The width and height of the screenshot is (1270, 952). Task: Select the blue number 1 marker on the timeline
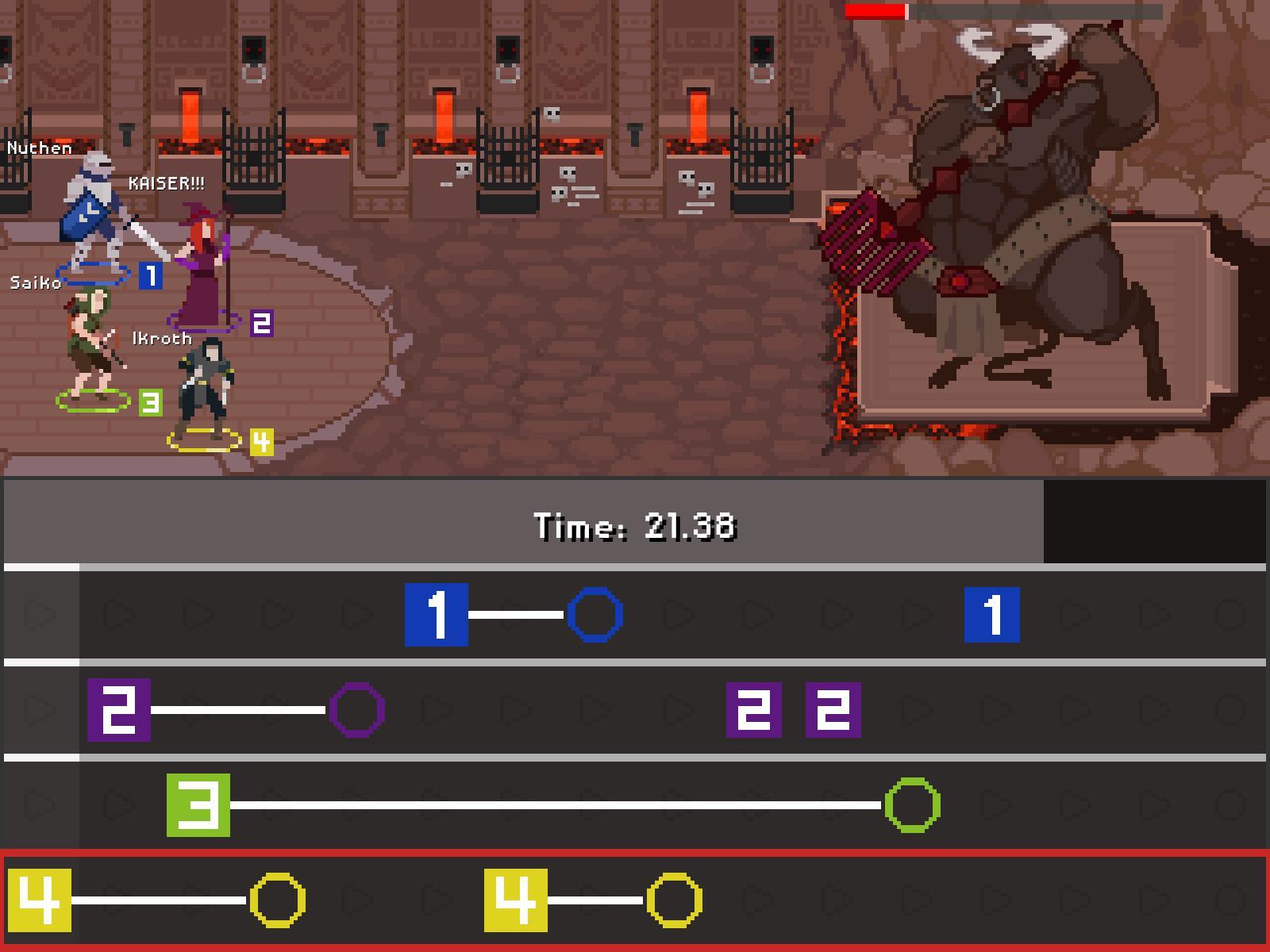(435, 612)
